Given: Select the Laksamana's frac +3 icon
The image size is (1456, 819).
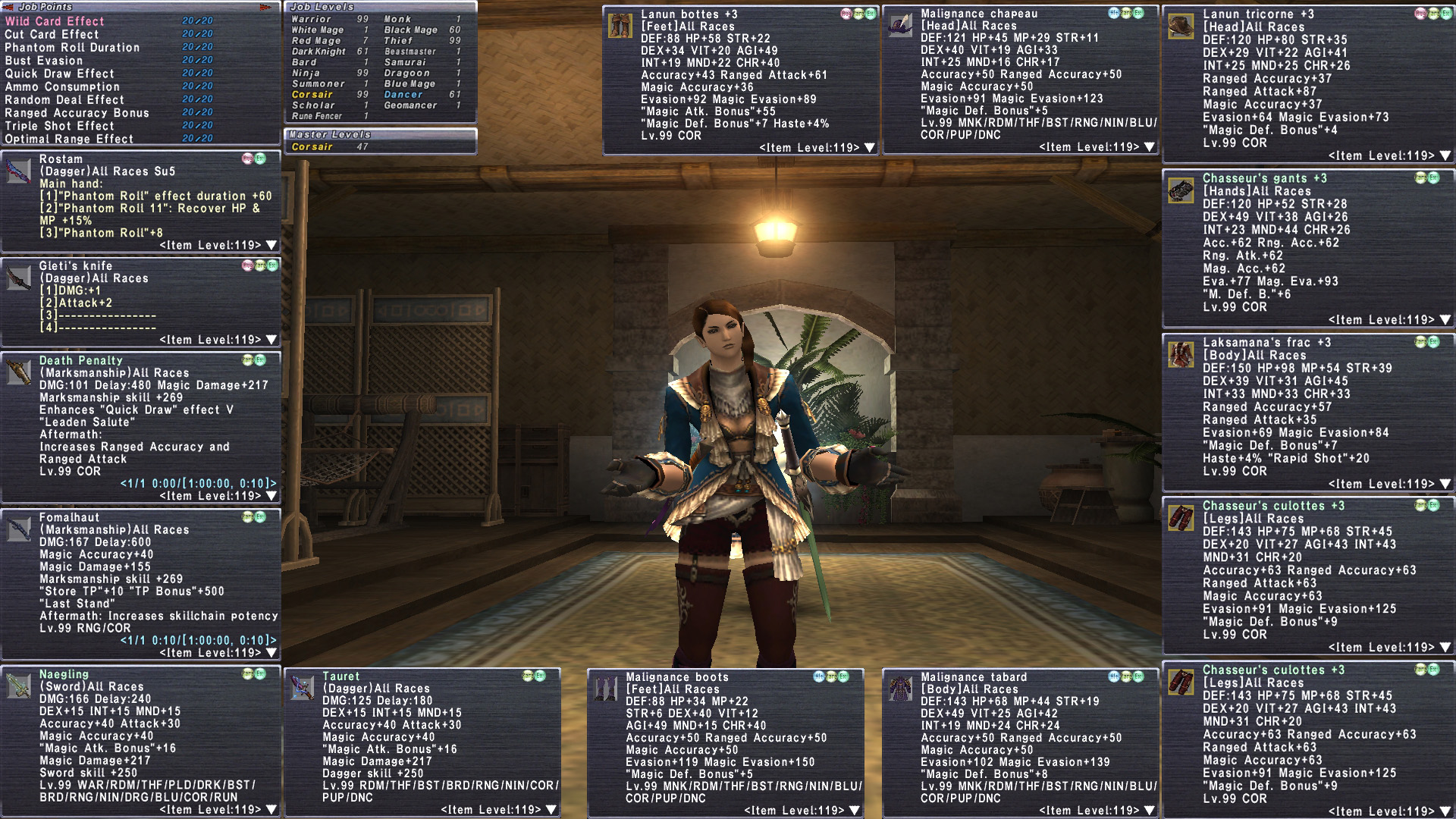Looking at the screenshot, I should 1181,354.
